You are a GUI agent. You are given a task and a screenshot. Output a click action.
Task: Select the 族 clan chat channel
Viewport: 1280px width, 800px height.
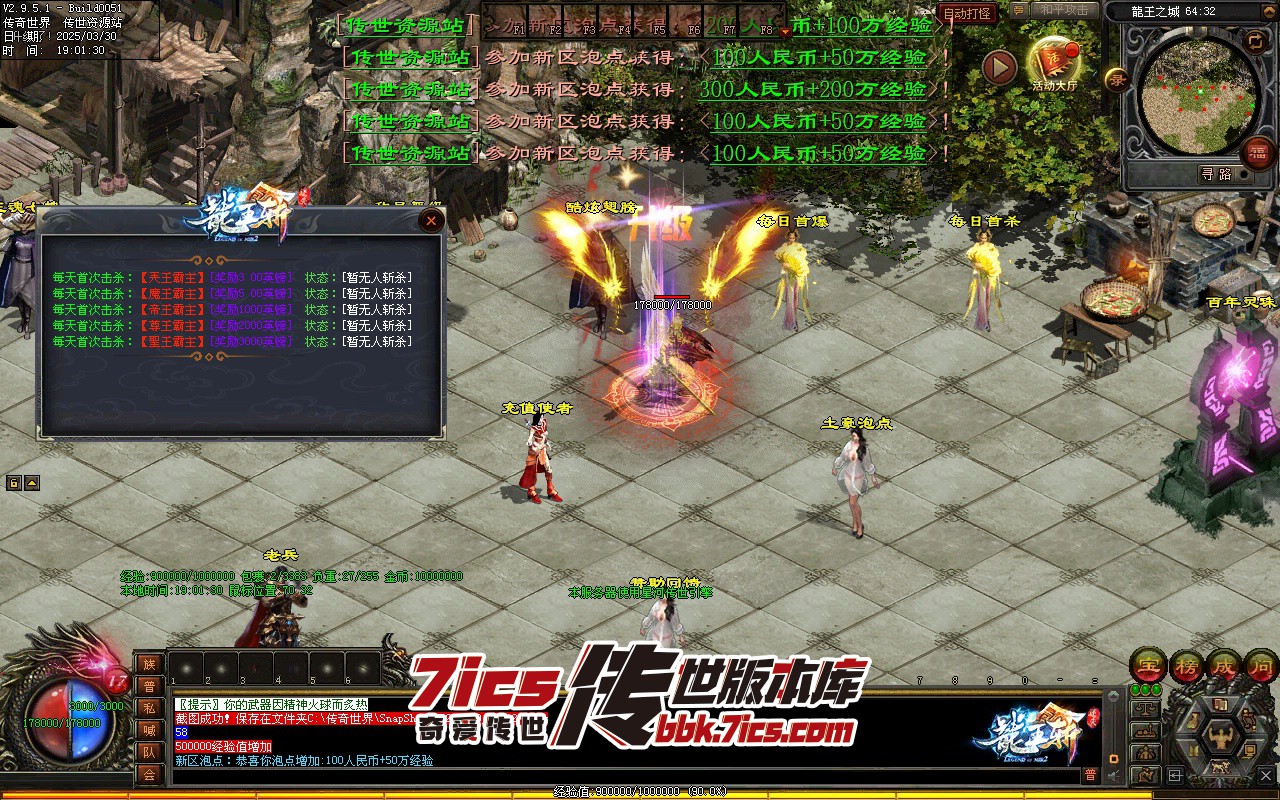(x=149, y=664)
